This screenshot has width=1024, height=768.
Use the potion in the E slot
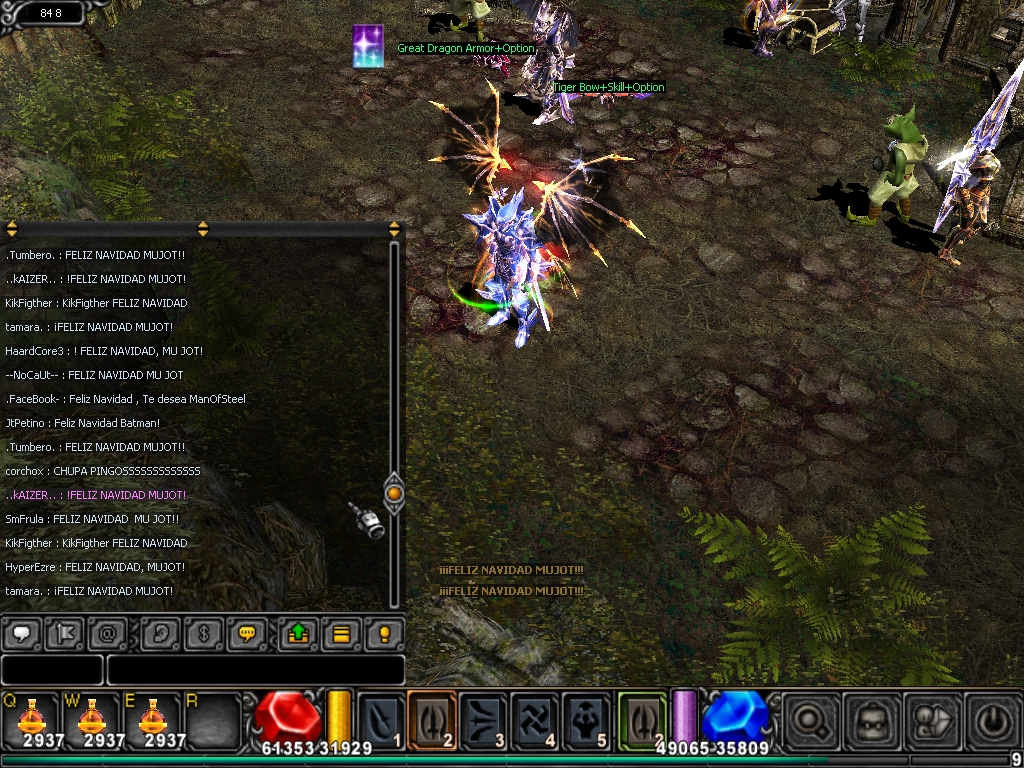(x=151, y=718)
